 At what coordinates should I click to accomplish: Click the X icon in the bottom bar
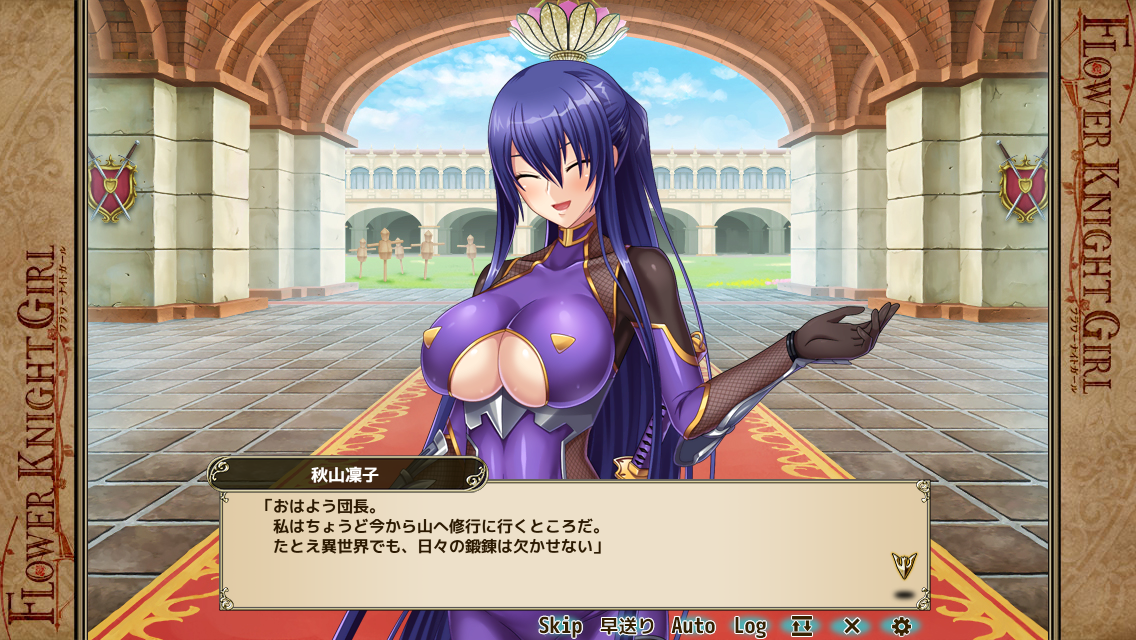852,626
